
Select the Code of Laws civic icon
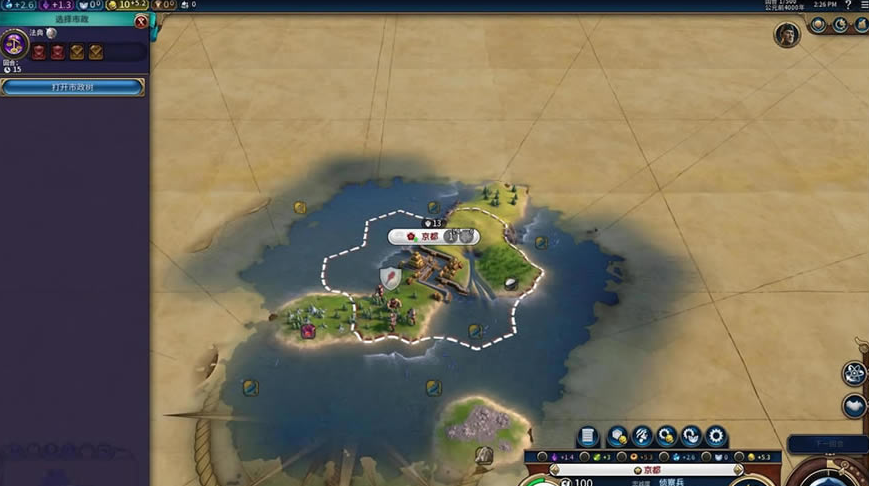pyautogui.click(x=15, y=44)
